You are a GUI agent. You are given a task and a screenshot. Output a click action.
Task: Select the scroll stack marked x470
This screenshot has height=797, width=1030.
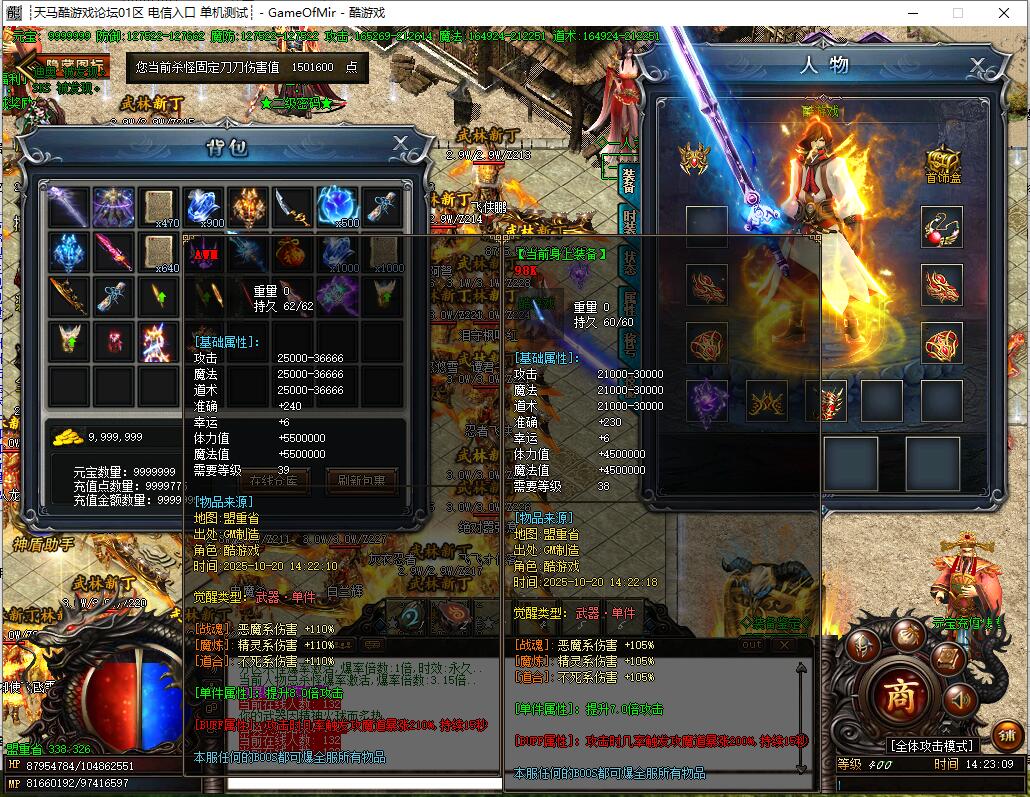click(158, 207)
